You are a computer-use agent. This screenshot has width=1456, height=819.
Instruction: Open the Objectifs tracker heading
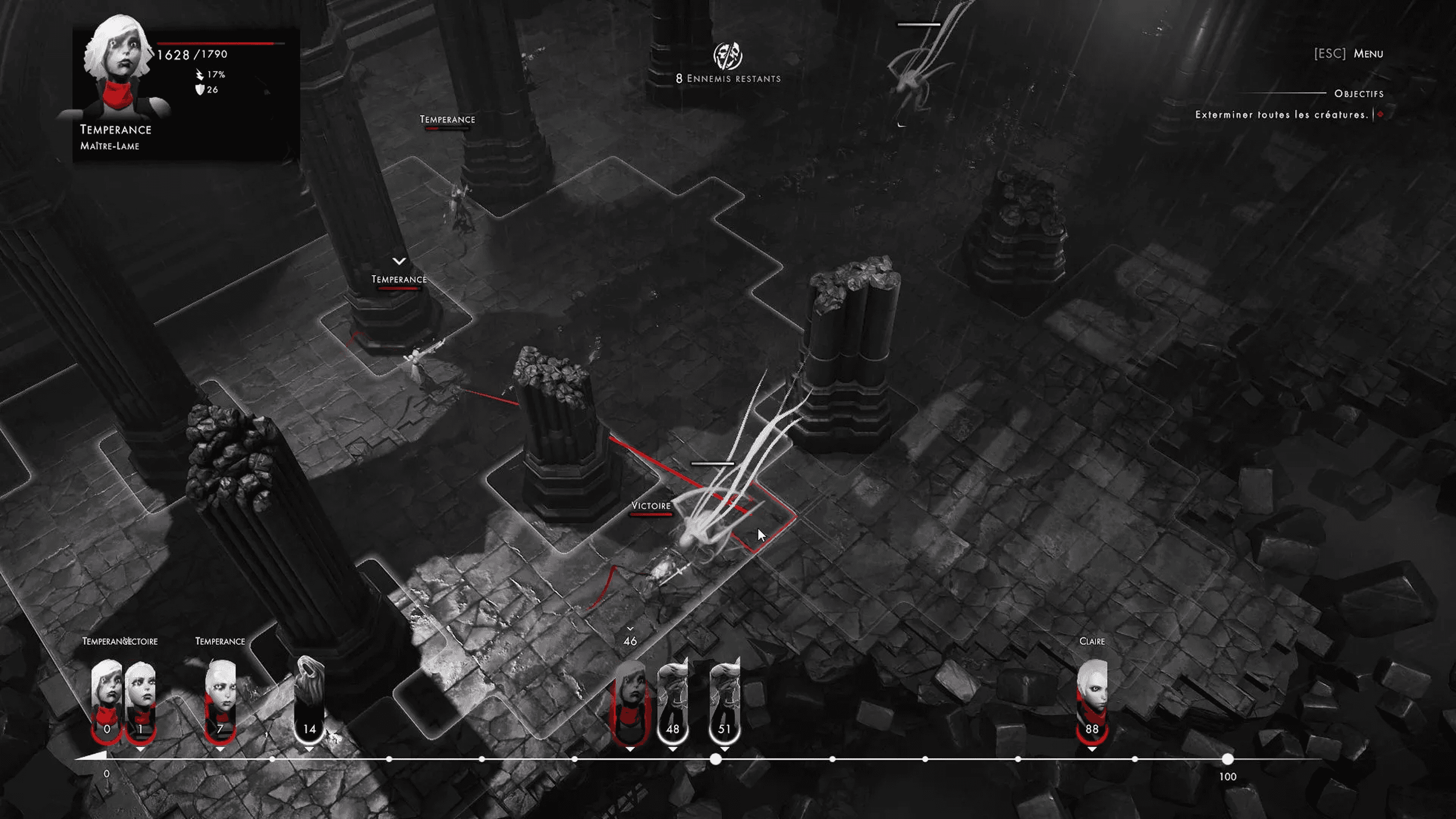pos(1359,94)
